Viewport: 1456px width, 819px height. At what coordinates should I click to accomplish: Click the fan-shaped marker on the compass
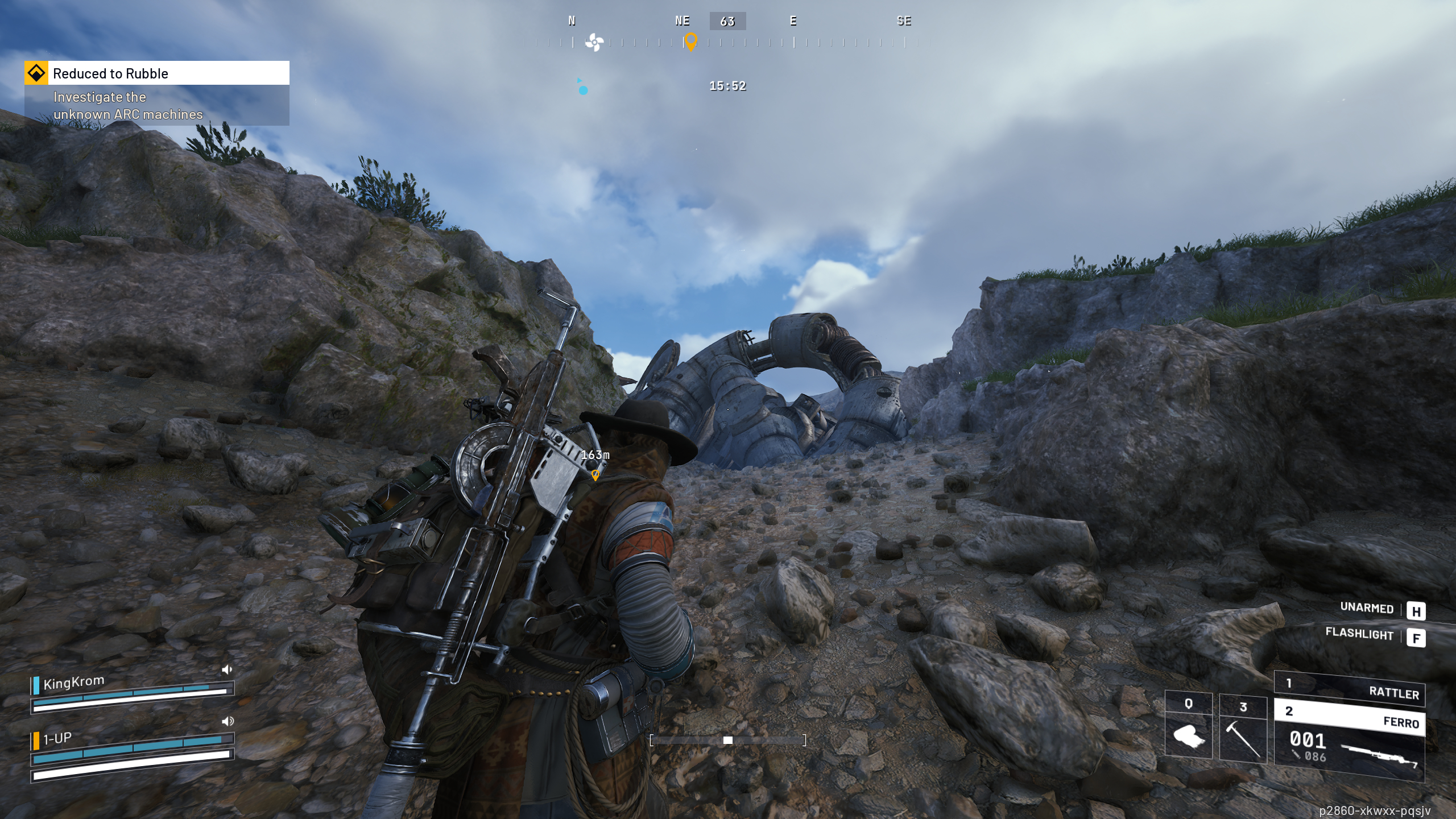pos(595,41)
